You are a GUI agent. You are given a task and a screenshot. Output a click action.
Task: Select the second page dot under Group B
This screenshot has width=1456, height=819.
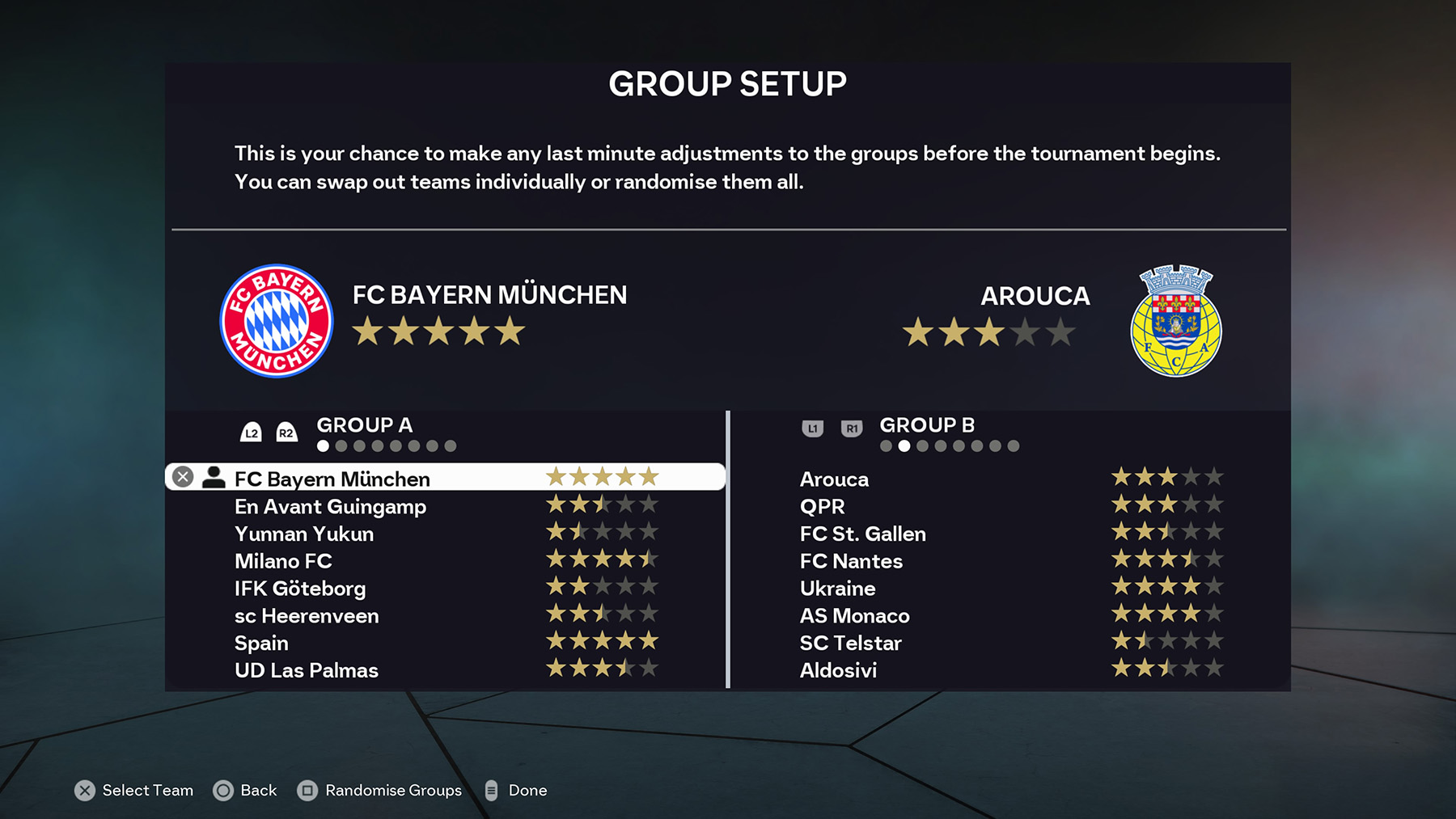[905, 445]
